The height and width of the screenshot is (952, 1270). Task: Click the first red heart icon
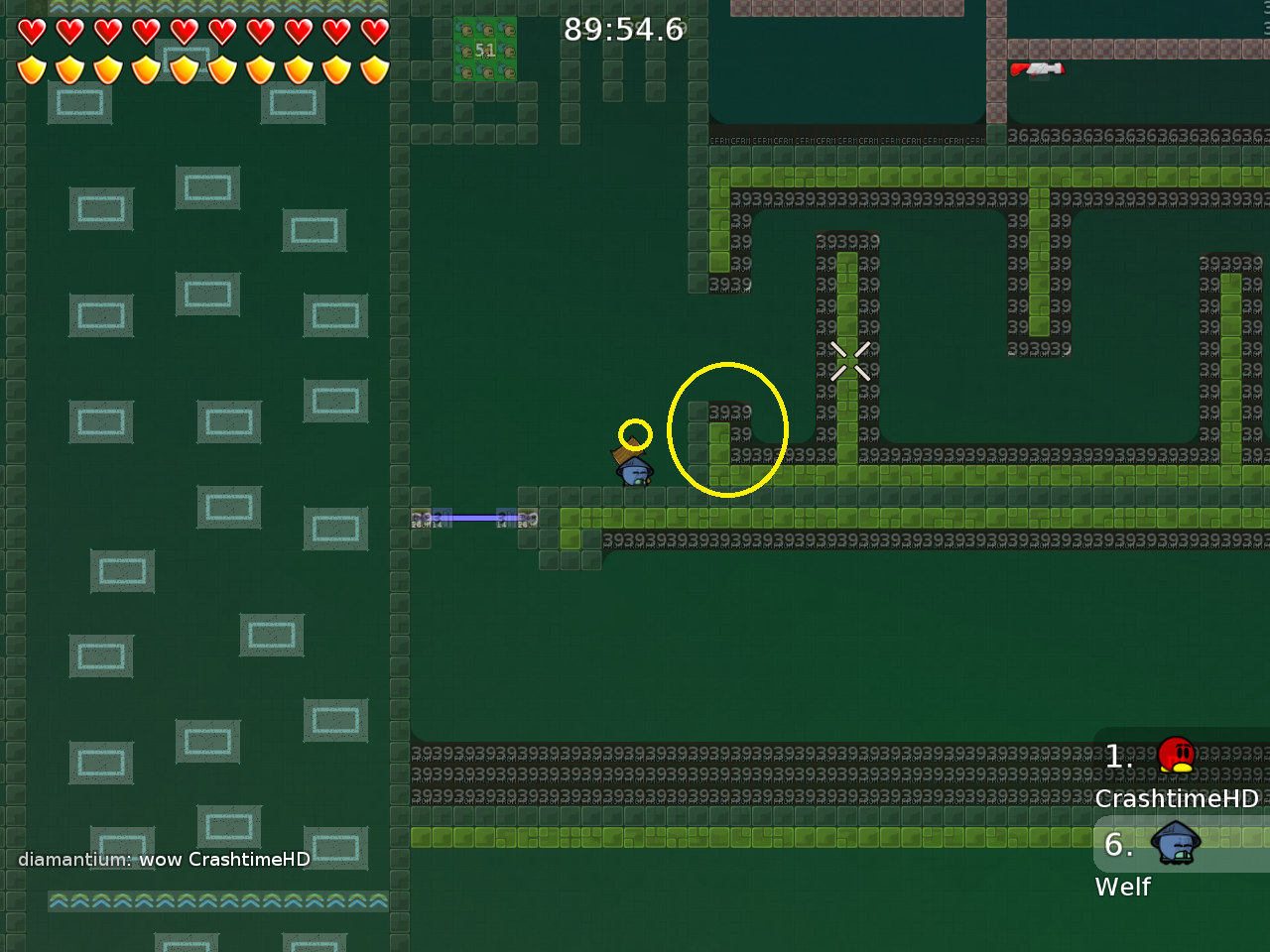(33, 31)
